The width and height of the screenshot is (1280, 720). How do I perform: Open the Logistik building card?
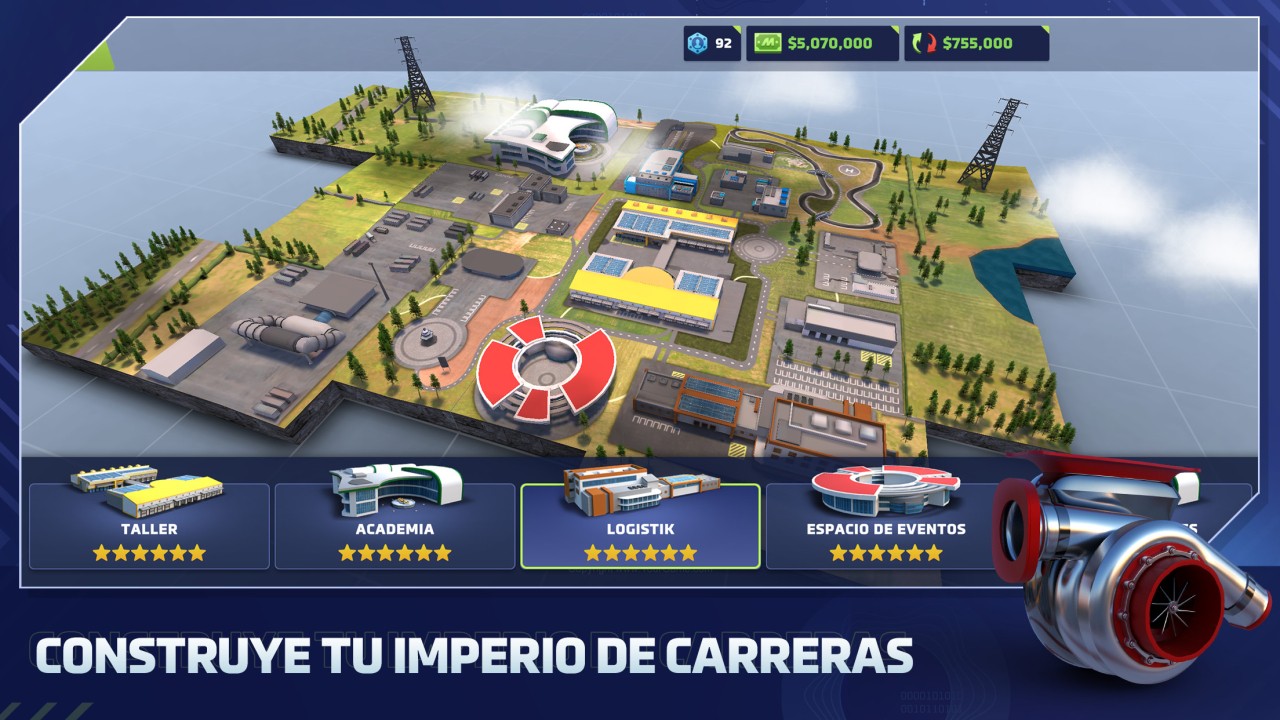coord(640,527)
